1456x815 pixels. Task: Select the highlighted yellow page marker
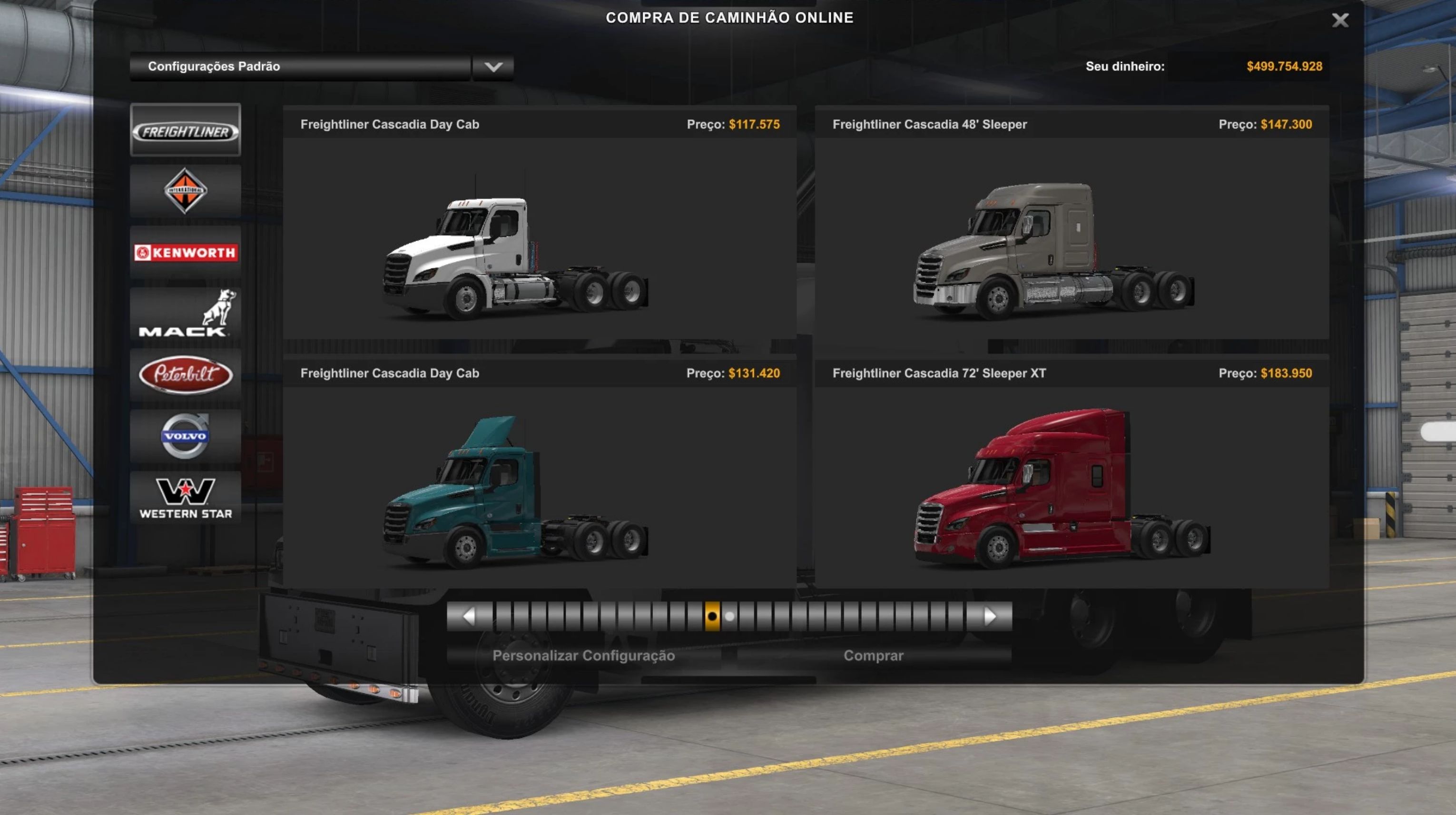click(712, 616)
